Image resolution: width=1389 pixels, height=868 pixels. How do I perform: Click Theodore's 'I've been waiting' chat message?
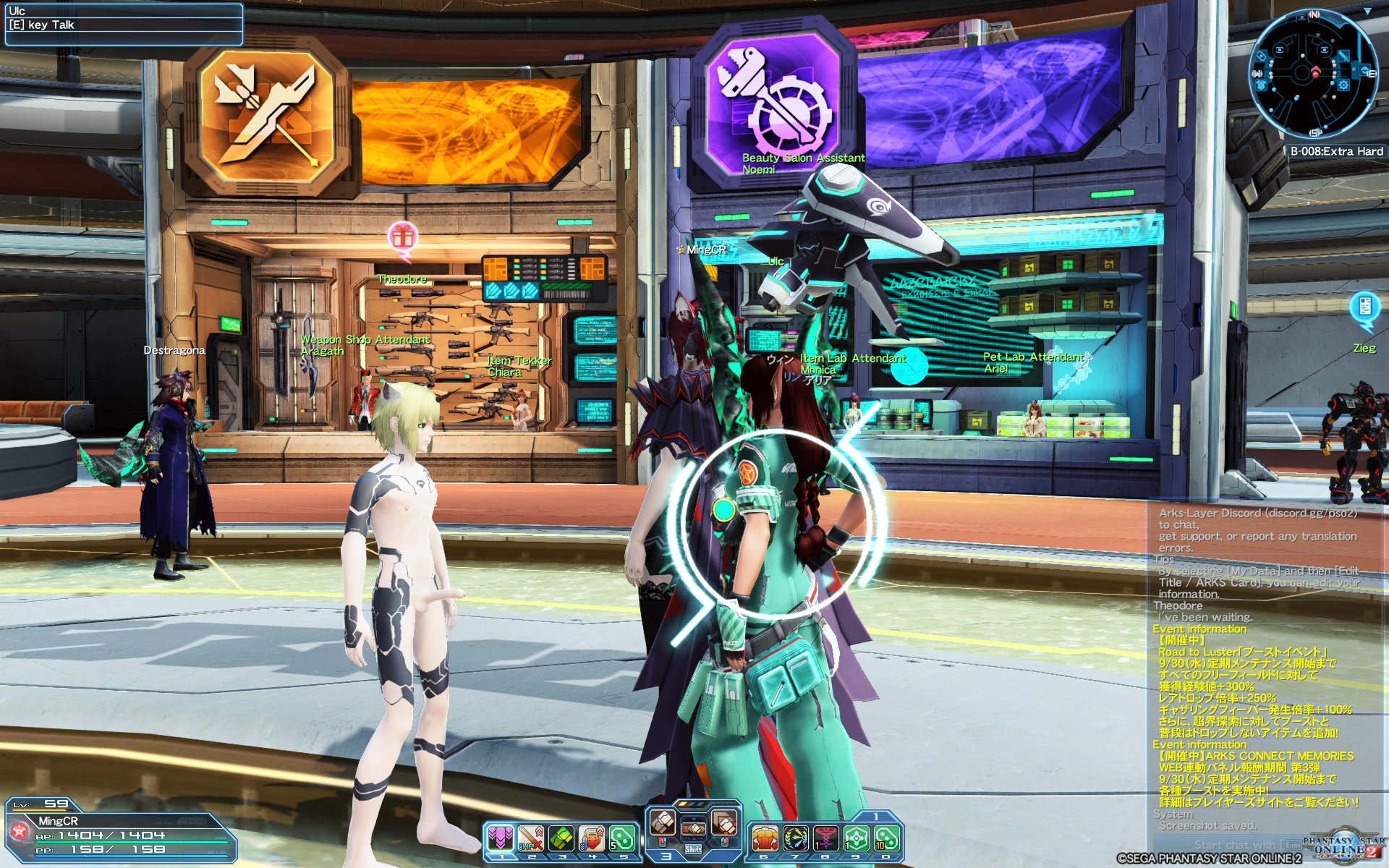tap(1230, 617)
